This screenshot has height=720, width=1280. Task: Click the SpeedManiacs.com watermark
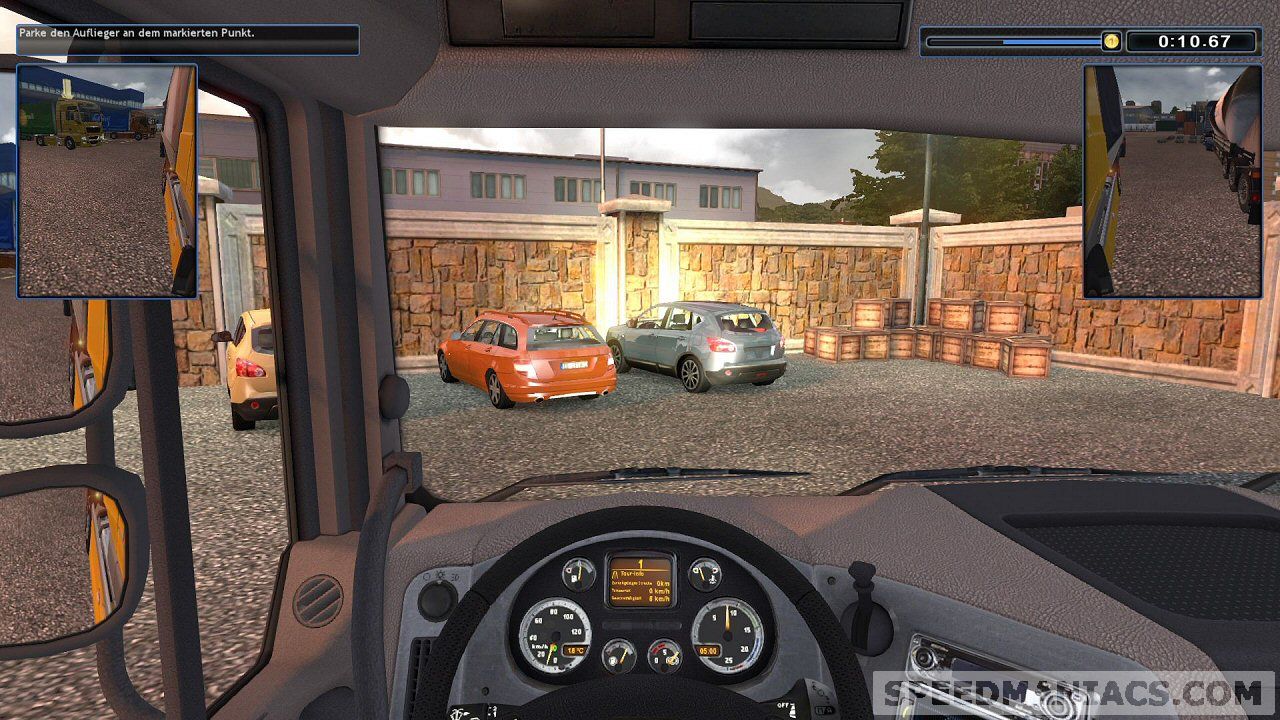pos(1073,692)
